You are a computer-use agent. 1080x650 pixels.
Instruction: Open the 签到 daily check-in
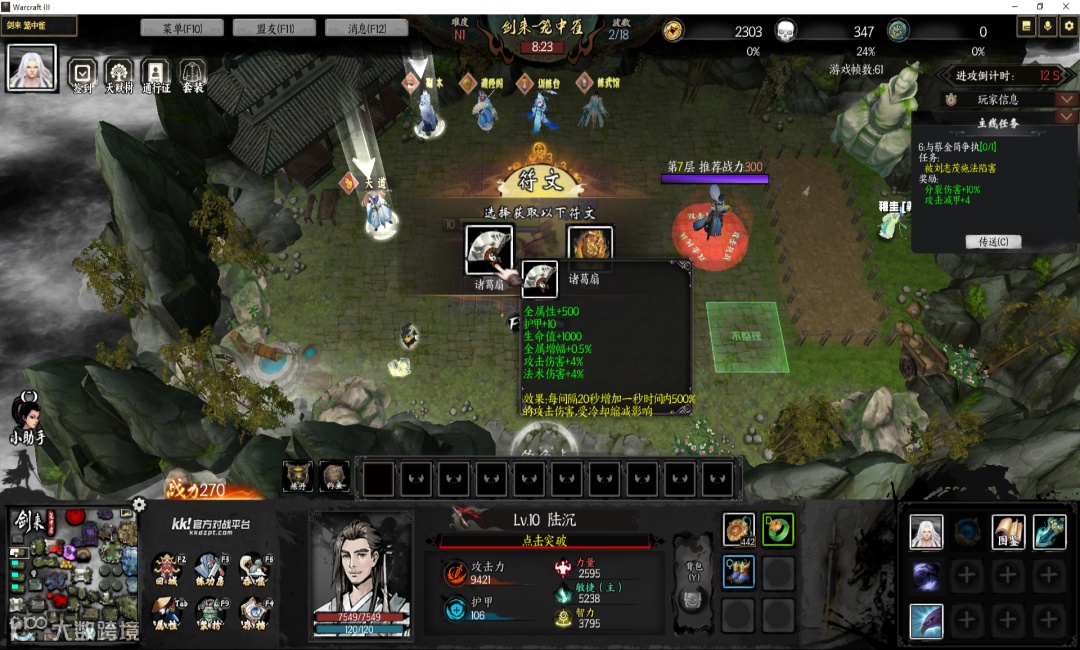pyautogui.click(x=83, y=72)
